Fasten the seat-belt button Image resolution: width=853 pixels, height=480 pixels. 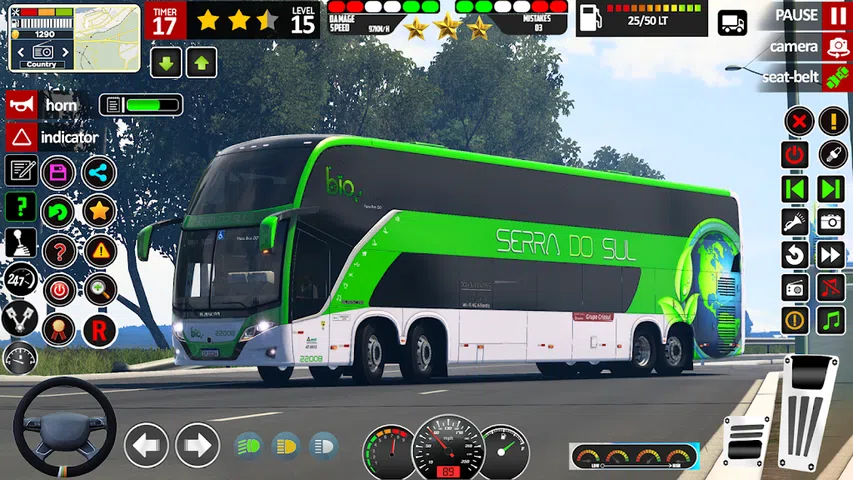pos(836,77)
